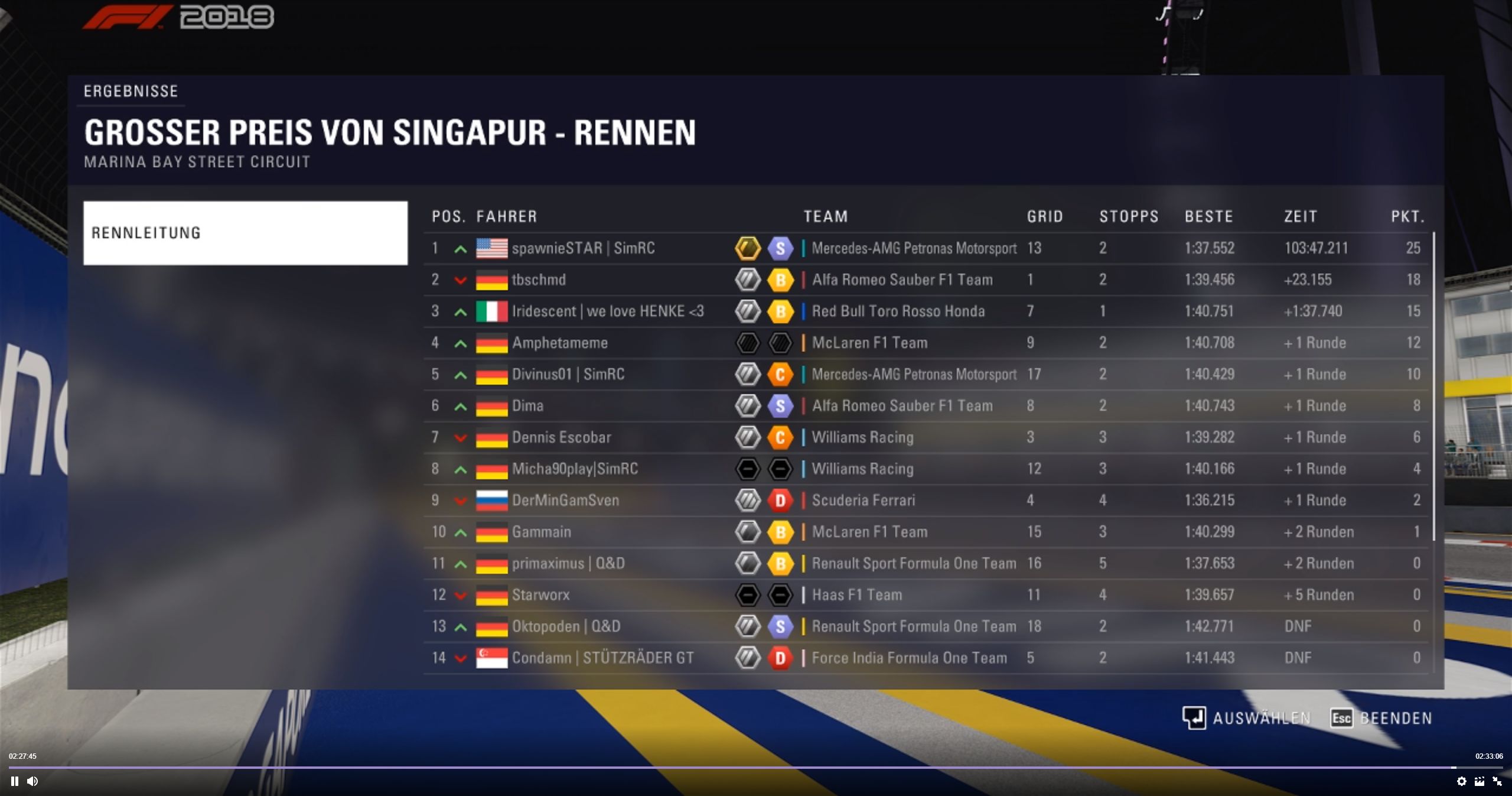Click the Auswählen button

[1246, 718]
